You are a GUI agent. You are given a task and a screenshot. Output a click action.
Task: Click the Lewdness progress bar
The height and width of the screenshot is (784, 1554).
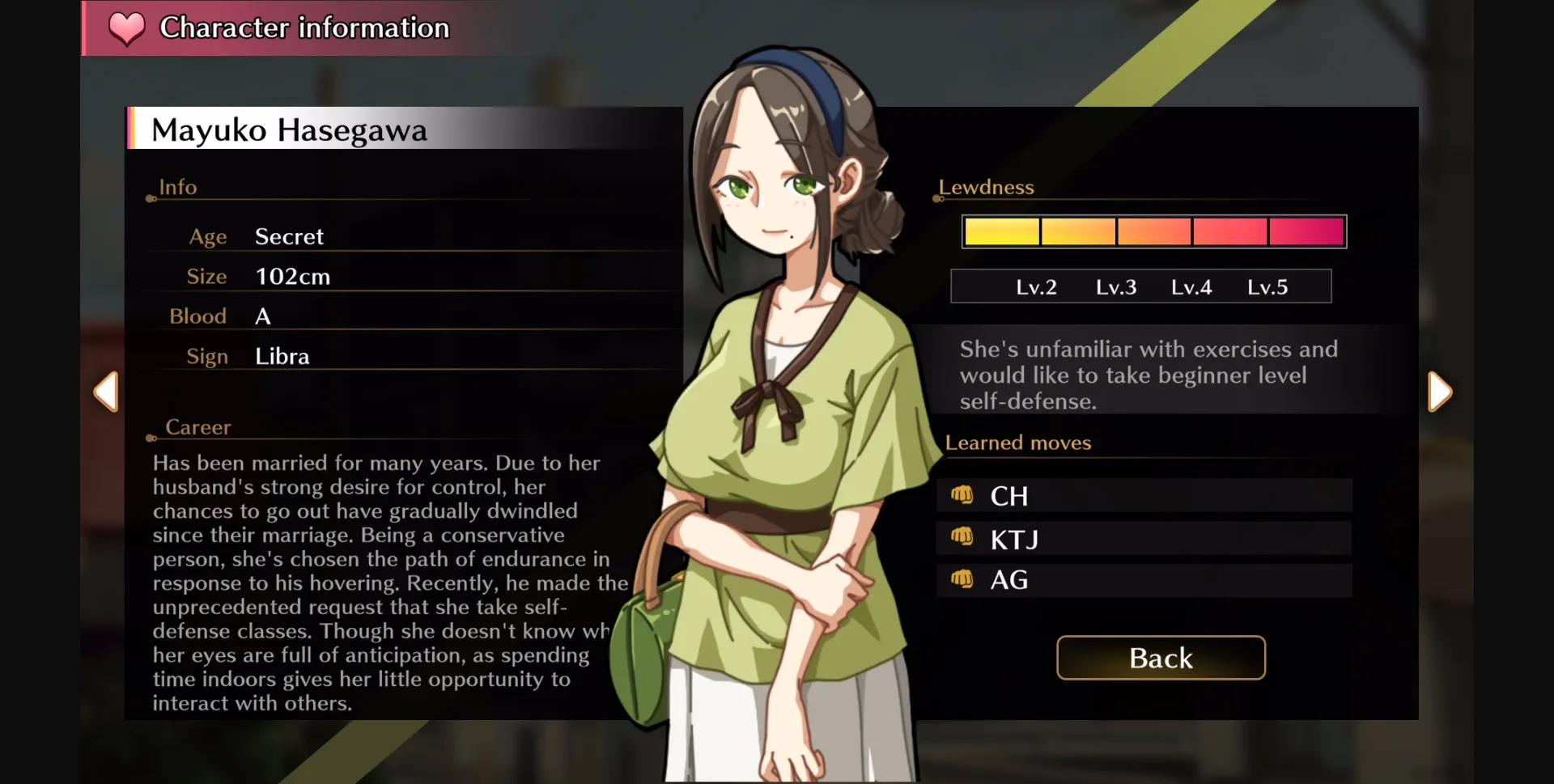(1153, 231)
